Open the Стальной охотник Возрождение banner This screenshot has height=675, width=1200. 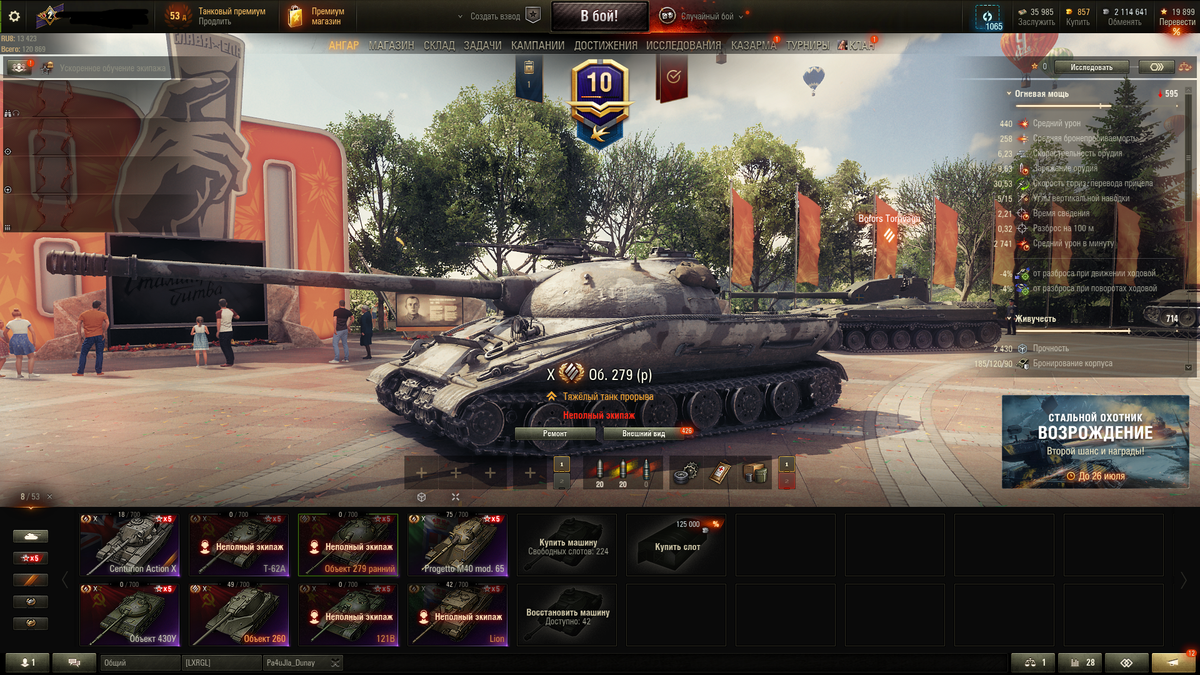point(1097,441)
